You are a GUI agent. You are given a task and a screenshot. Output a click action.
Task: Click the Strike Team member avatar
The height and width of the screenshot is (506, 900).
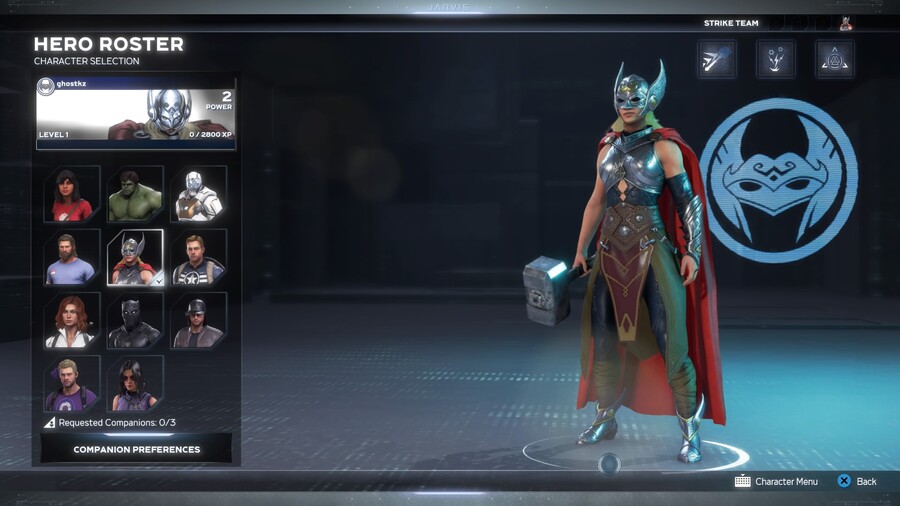[846, 23]
